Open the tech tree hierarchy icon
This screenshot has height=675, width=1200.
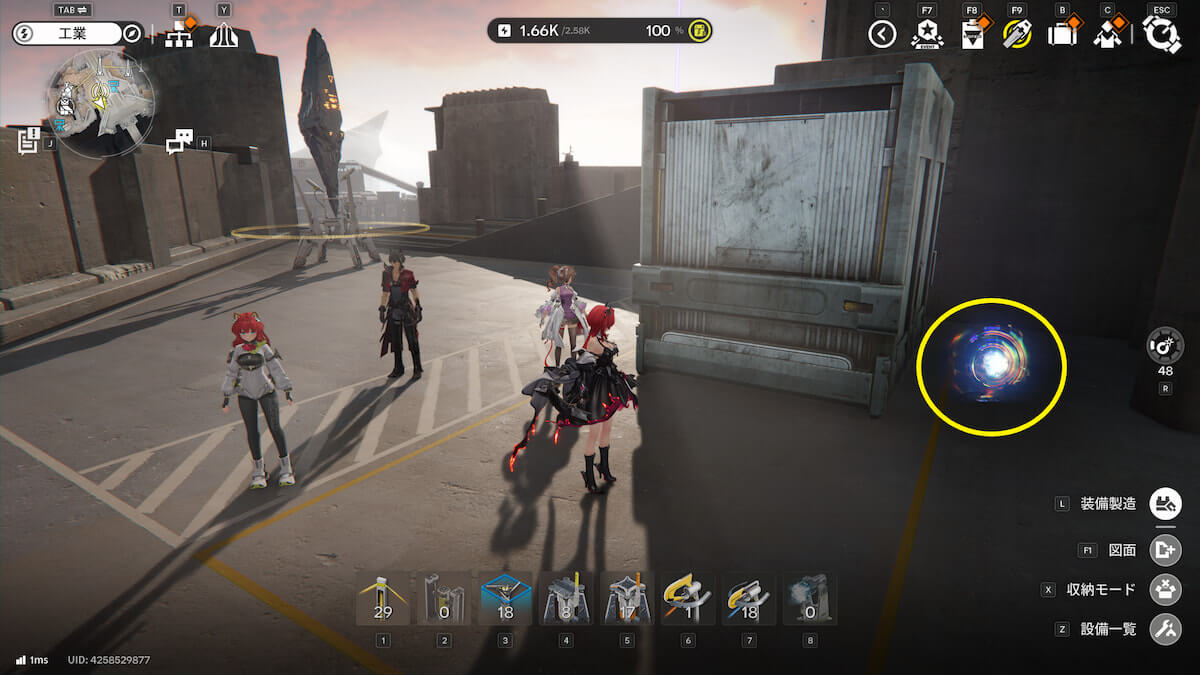(x=180, y=35)
